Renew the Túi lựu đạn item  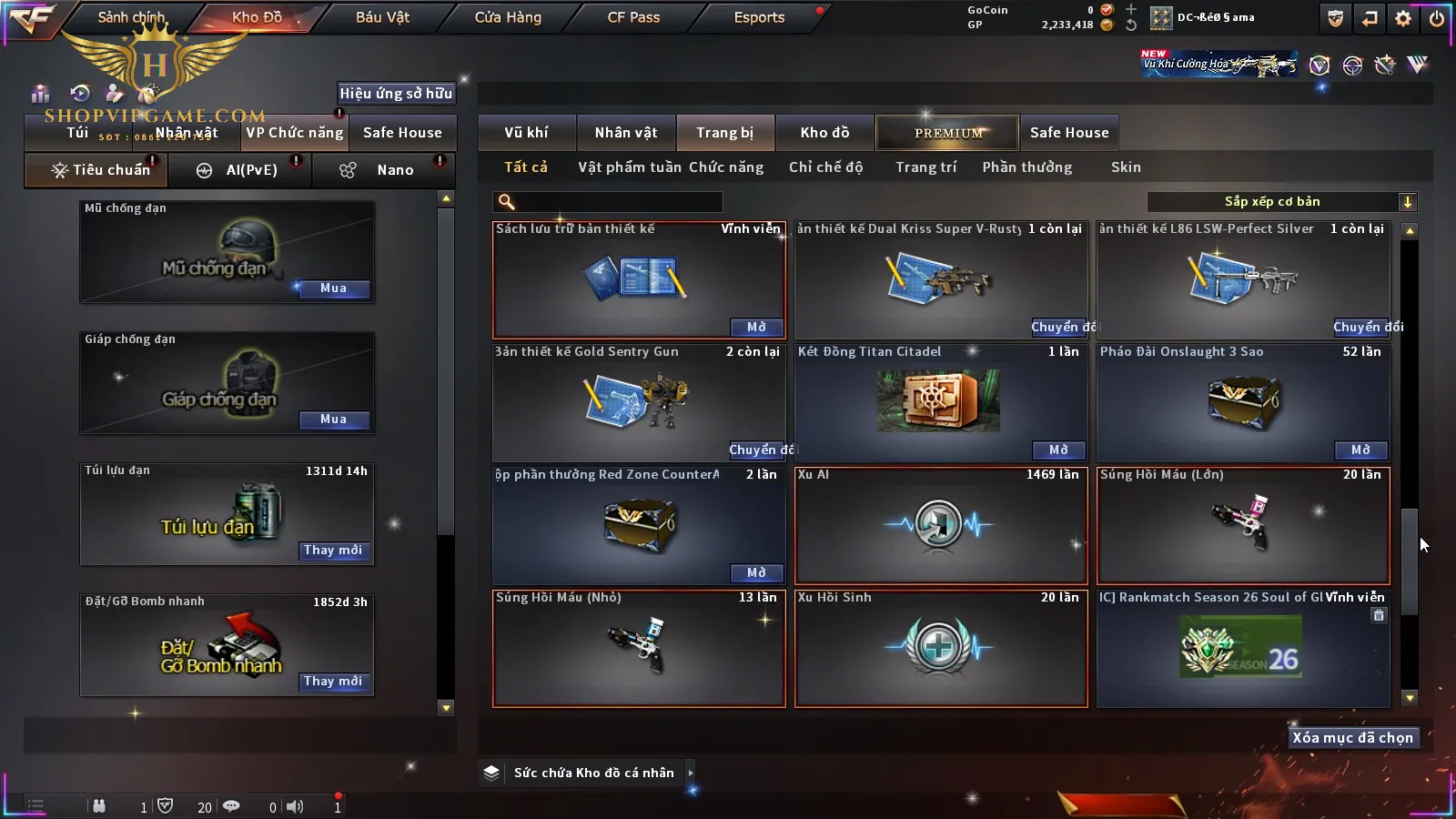point(333,551)
